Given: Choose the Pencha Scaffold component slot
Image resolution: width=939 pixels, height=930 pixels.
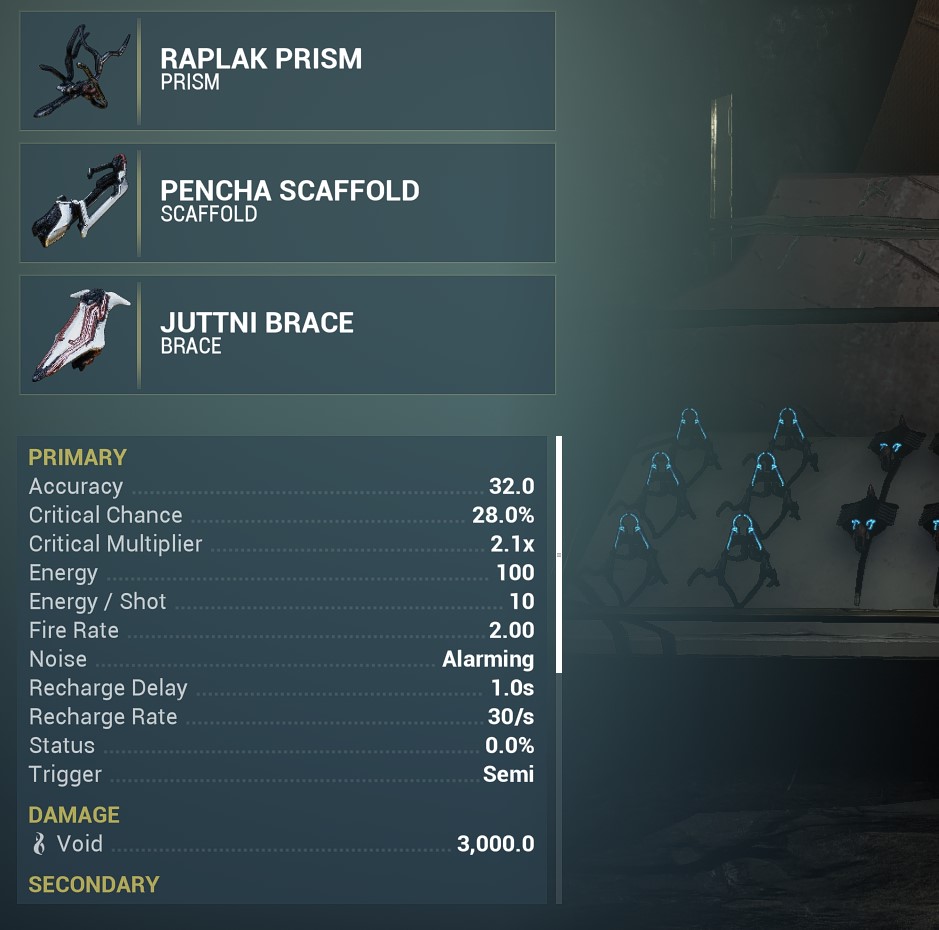Looking at the screenshot, I should (x=287, y=203).
